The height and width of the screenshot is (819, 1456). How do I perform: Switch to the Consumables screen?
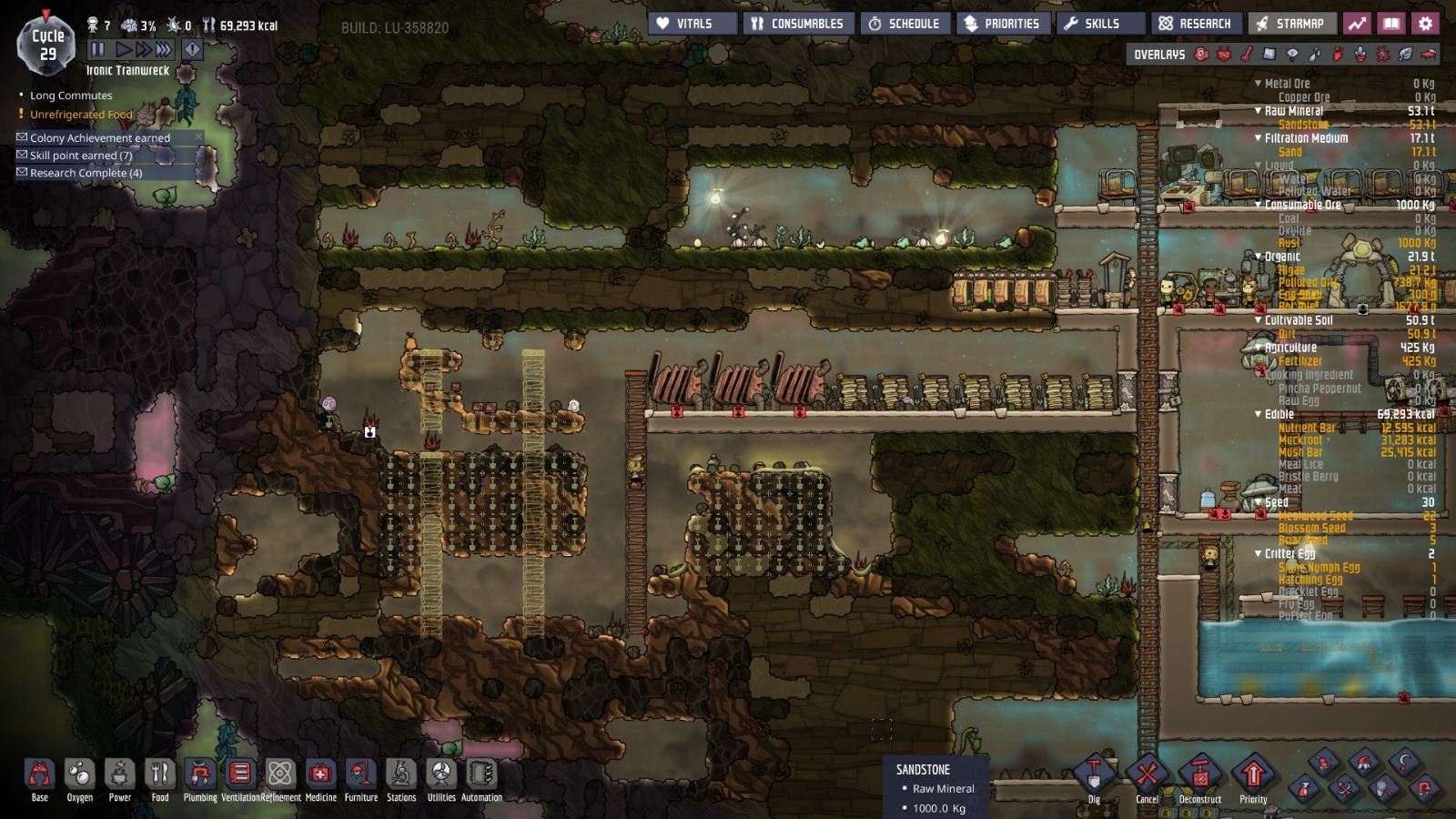pos(798,24)
